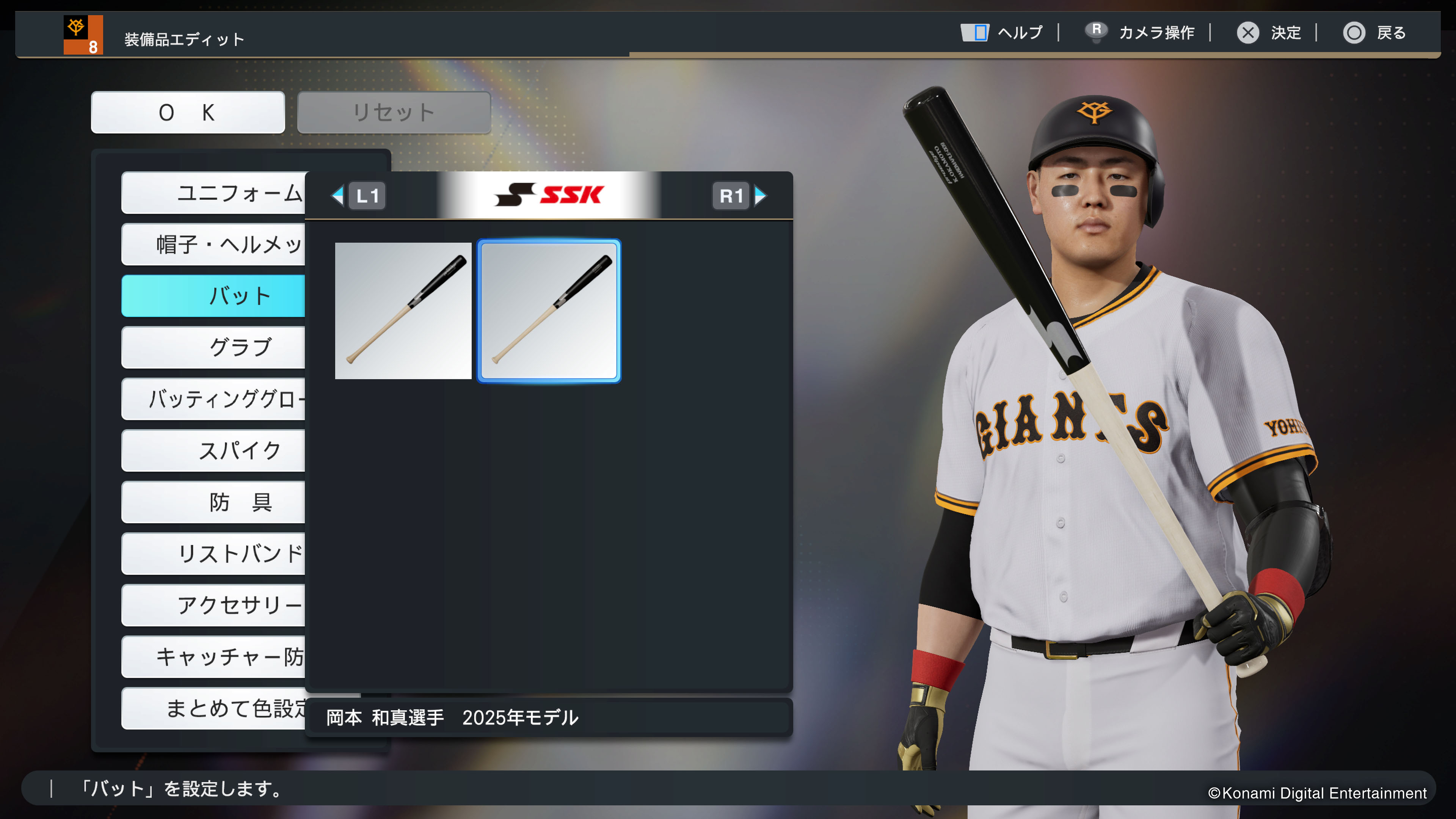Select the バッティンググローブ batting gloves entry
Image resolution: width=1456 pixels, height=819 pixels.
click(213, 399)
